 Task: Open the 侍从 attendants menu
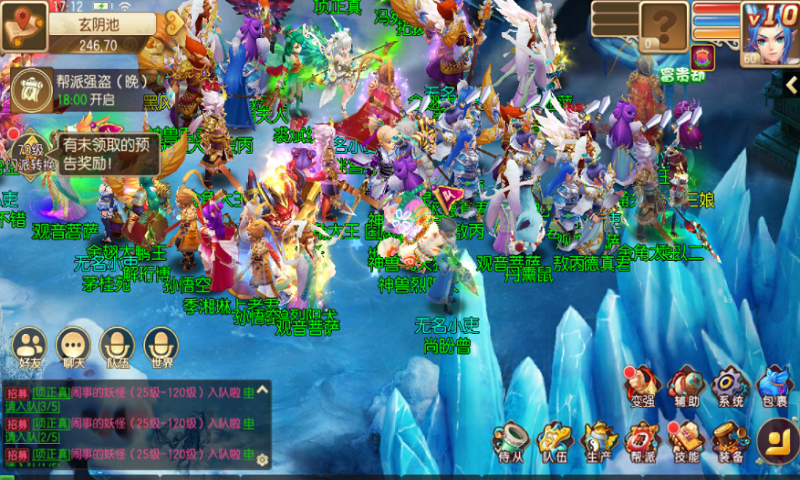pos(512,441)
